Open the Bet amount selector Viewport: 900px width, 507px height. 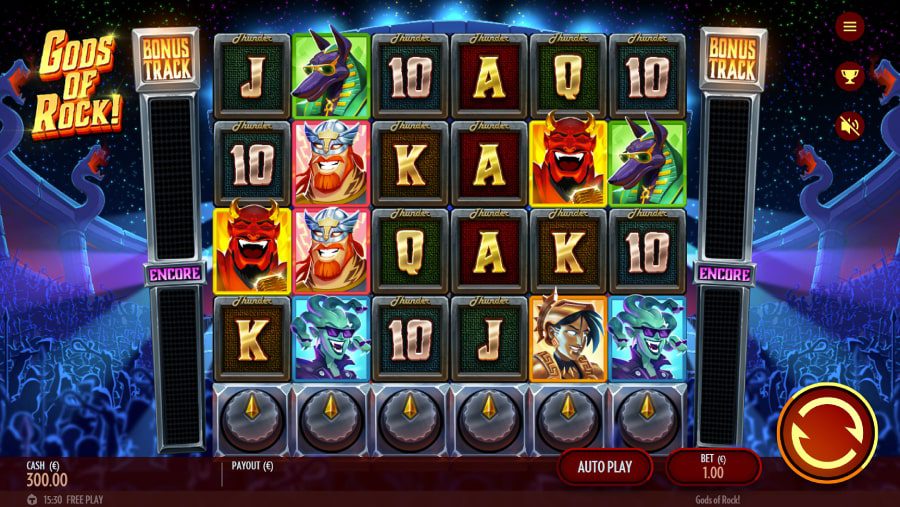coord(713,466)
